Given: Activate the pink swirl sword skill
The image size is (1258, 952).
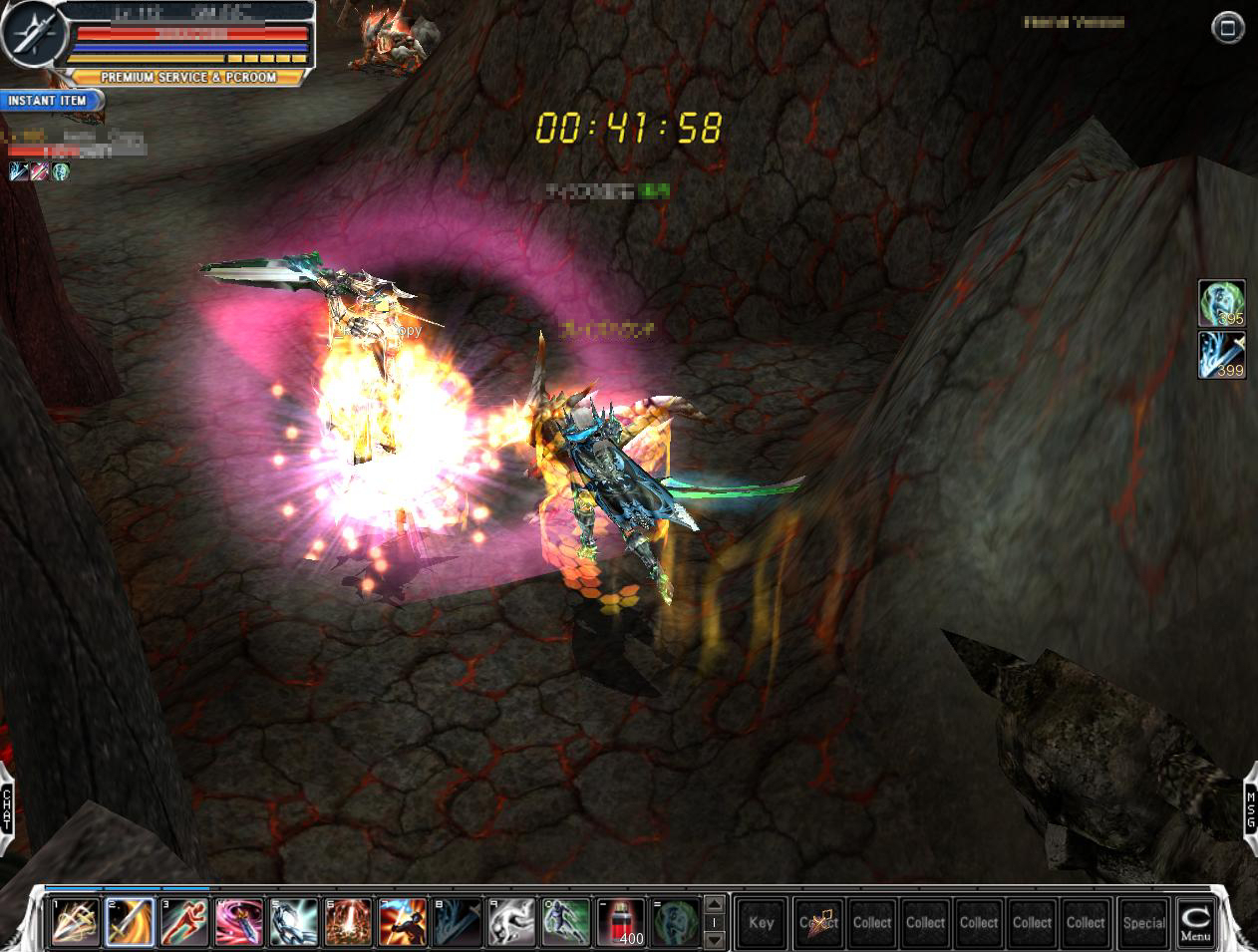Looking at the screenshot, I should 238,922.
